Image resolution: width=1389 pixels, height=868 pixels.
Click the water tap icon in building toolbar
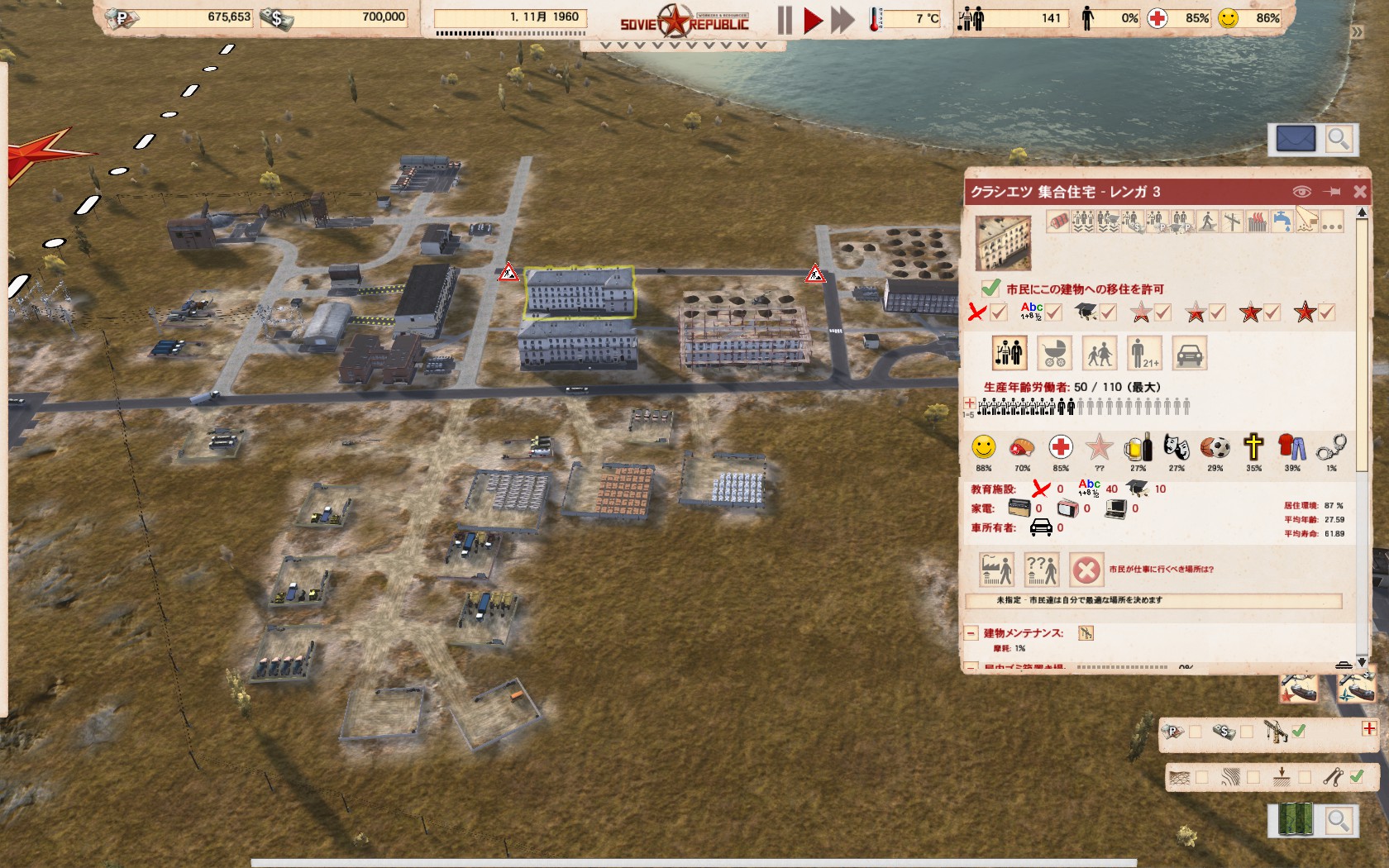tap(1281, 222)
